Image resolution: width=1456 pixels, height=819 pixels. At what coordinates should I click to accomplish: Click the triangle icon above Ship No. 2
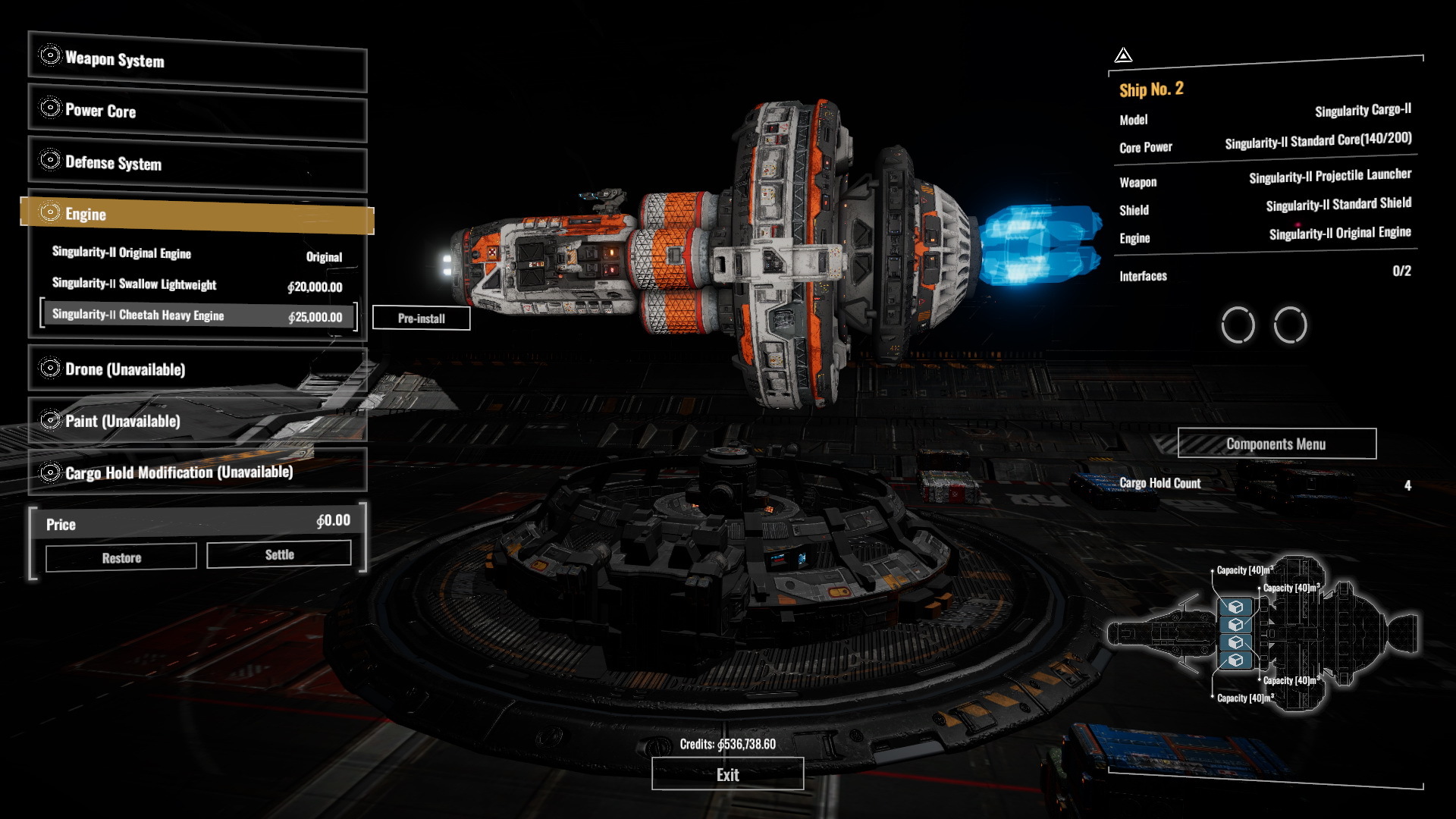coord(1123,55)
